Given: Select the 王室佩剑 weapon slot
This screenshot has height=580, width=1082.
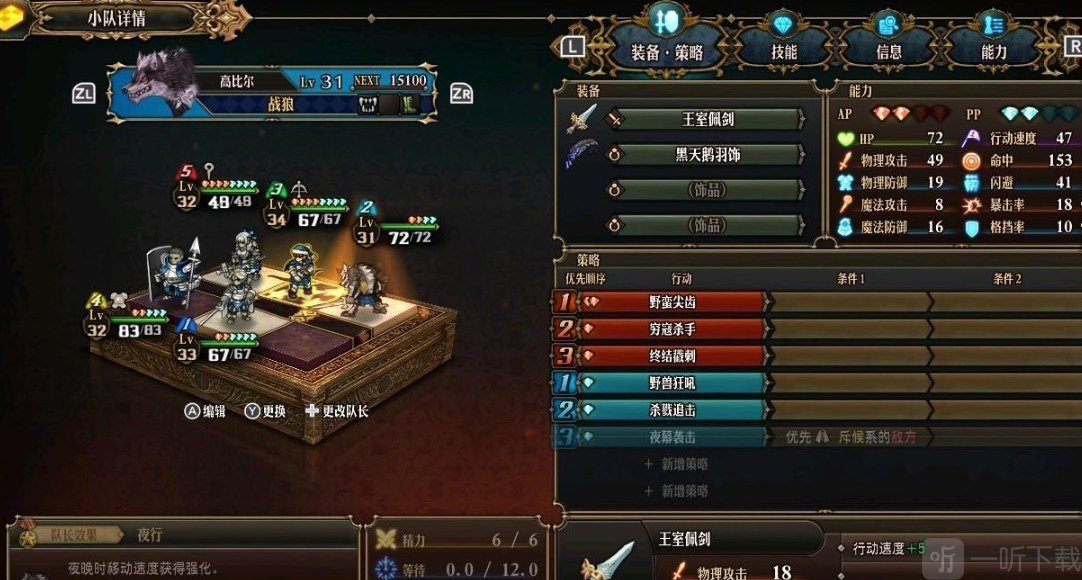Looking at the screenshot, I should pyautogui.click(x=707, y=120).
